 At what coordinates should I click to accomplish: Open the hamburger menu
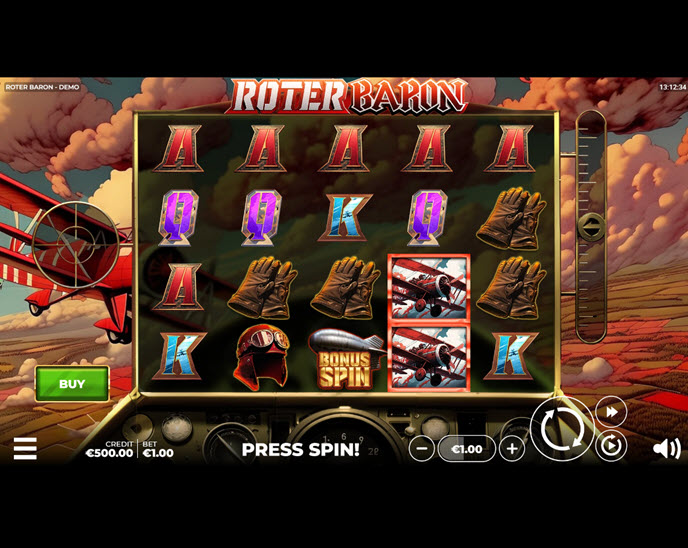point(25,449)
